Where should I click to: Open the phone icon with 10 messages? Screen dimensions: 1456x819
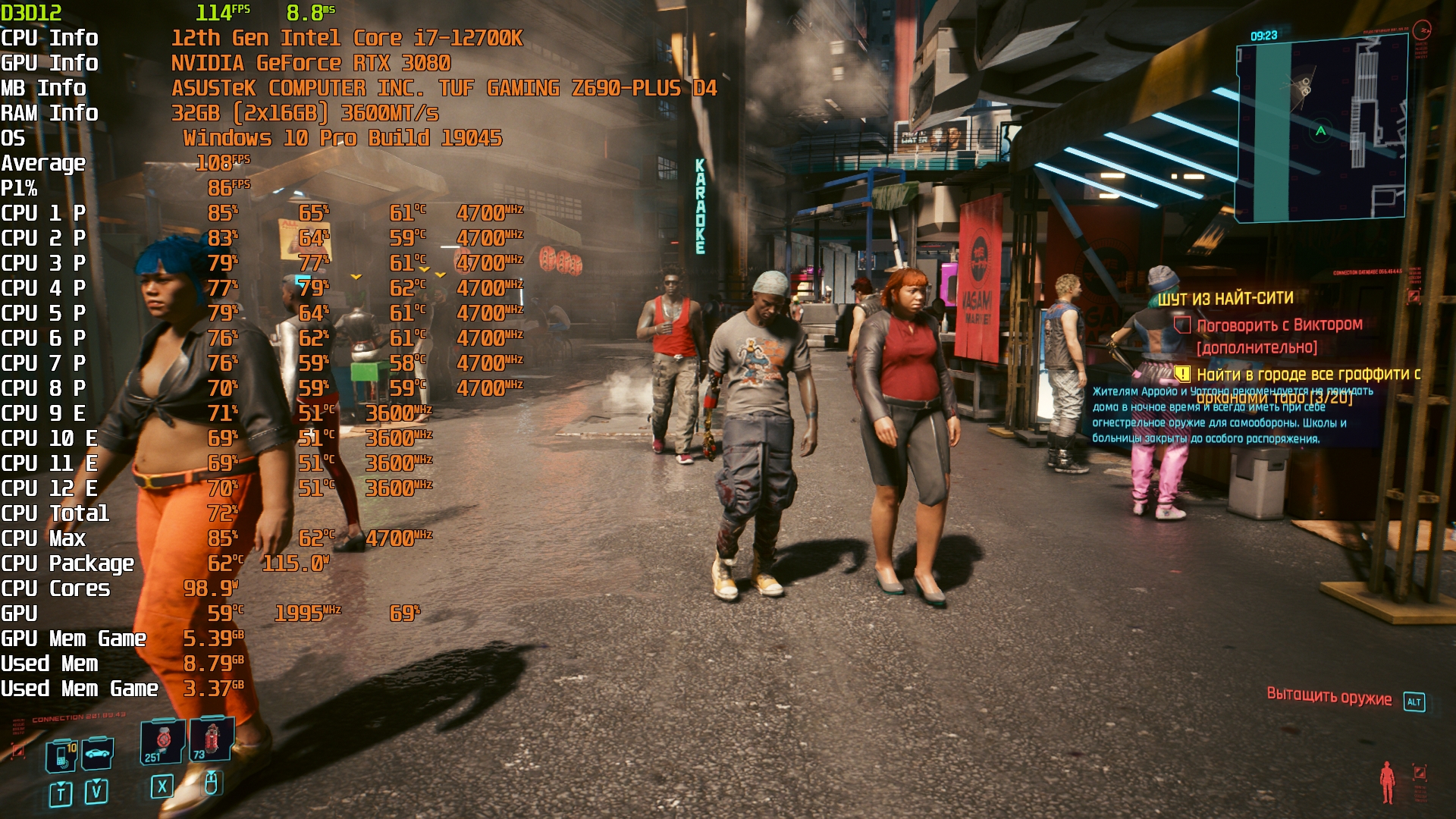(x=62, y=755)
